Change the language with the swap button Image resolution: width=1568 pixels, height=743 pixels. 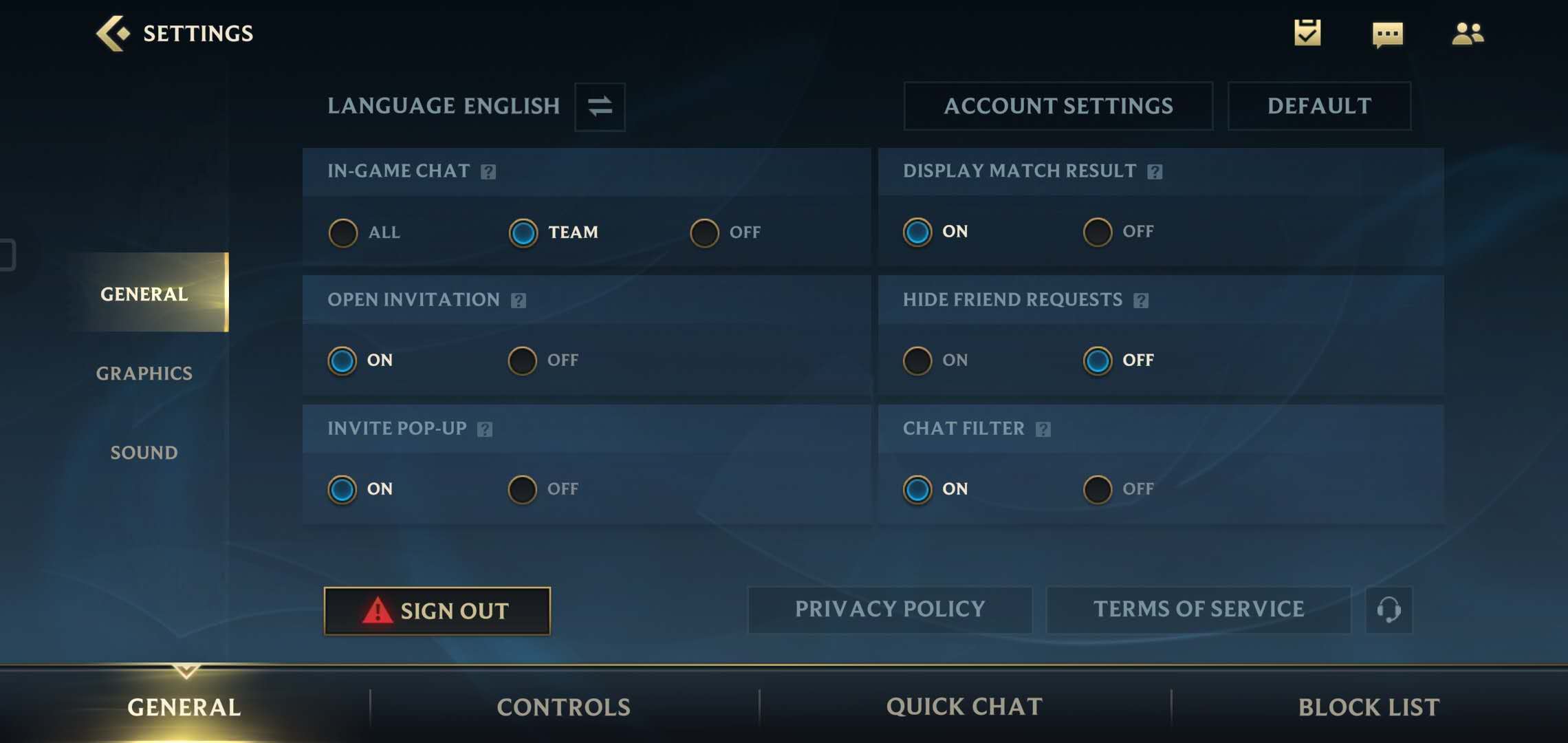[x=600, y=107]
